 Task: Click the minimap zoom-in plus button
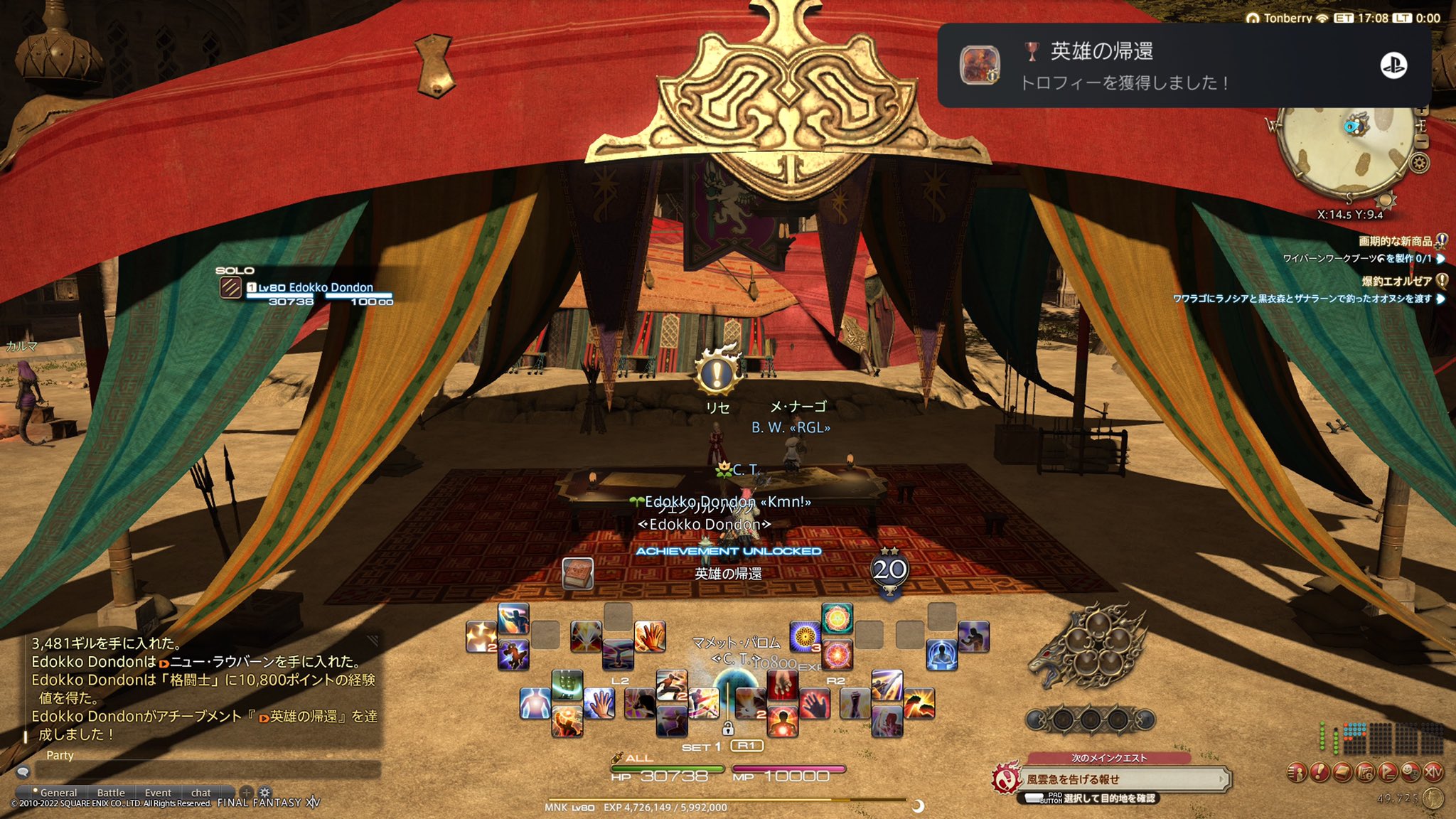pyautogui.click(x=1423, y=110)
